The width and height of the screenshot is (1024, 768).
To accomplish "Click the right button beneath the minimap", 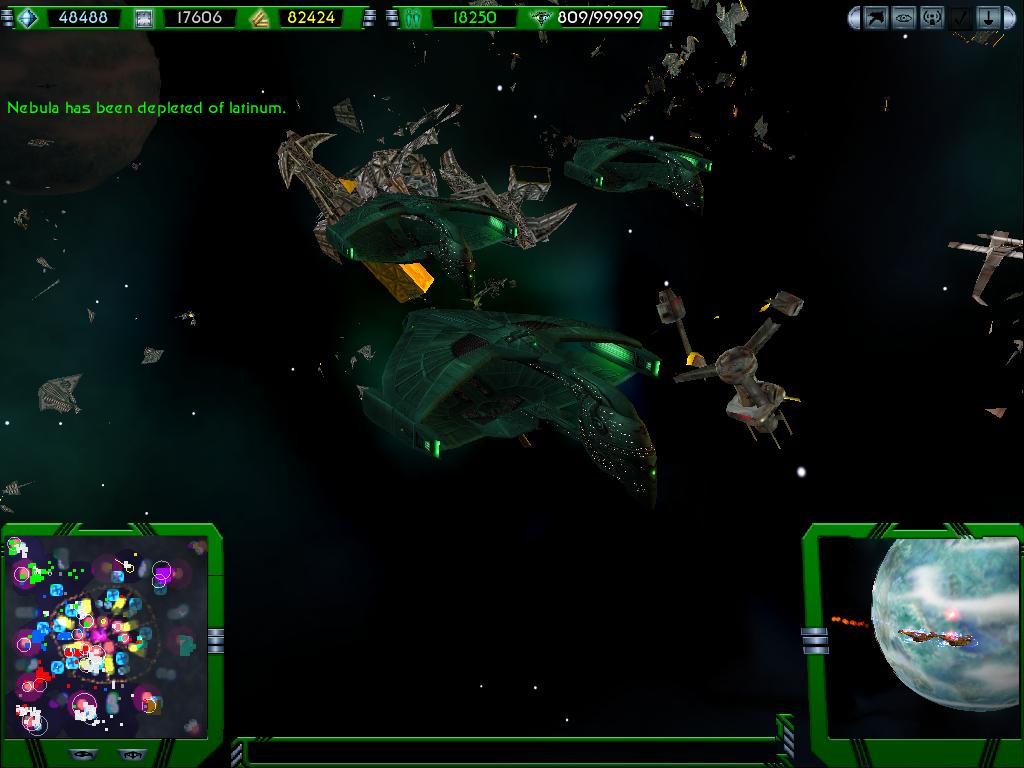I will coord(130,755).
